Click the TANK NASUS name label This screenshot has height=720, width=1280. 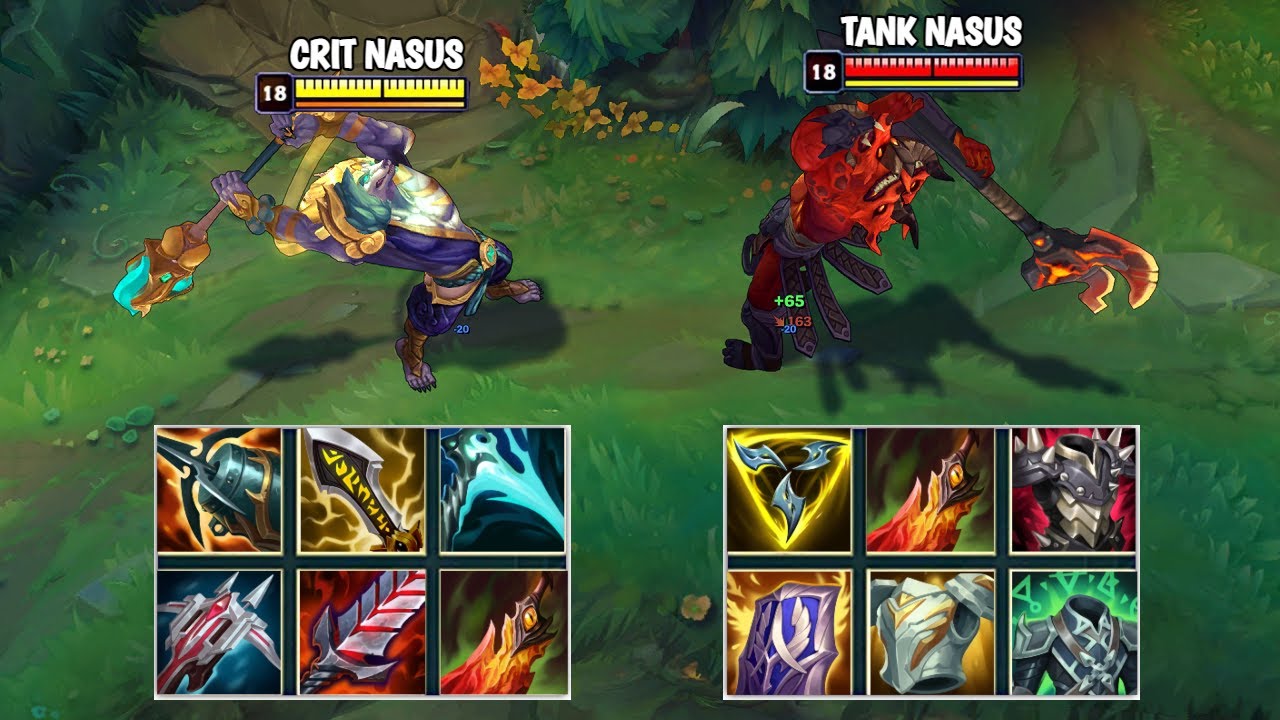pyautogui.click(x=930, y=33)
